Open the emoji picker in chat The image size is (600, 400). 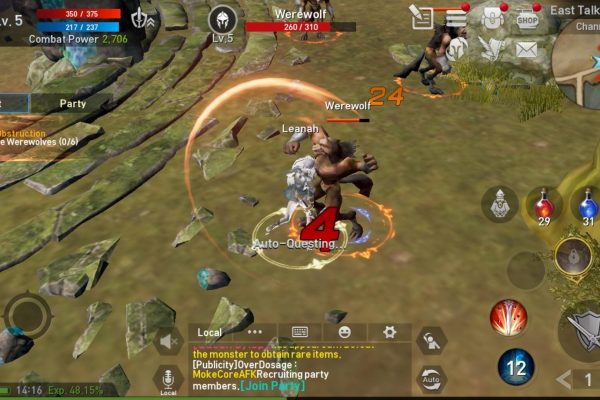coord(344,332)
